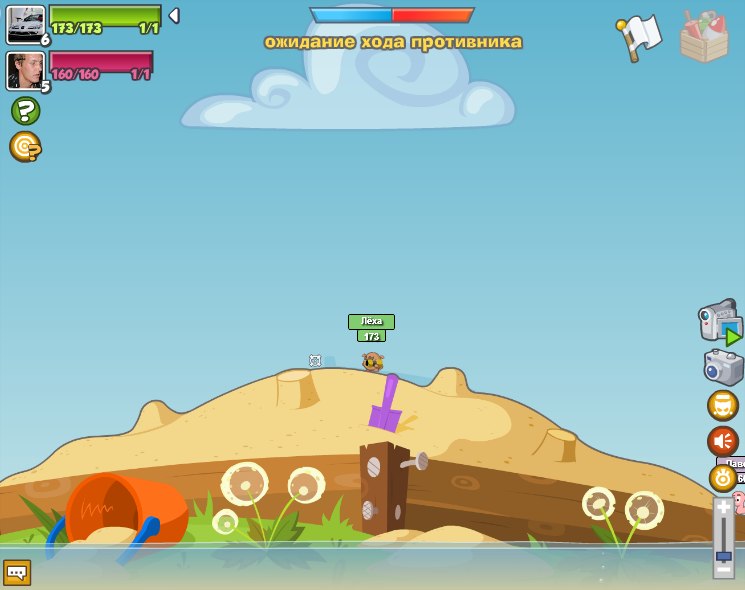
Task: Select the white car player avatar
Action: click(25, 24)
